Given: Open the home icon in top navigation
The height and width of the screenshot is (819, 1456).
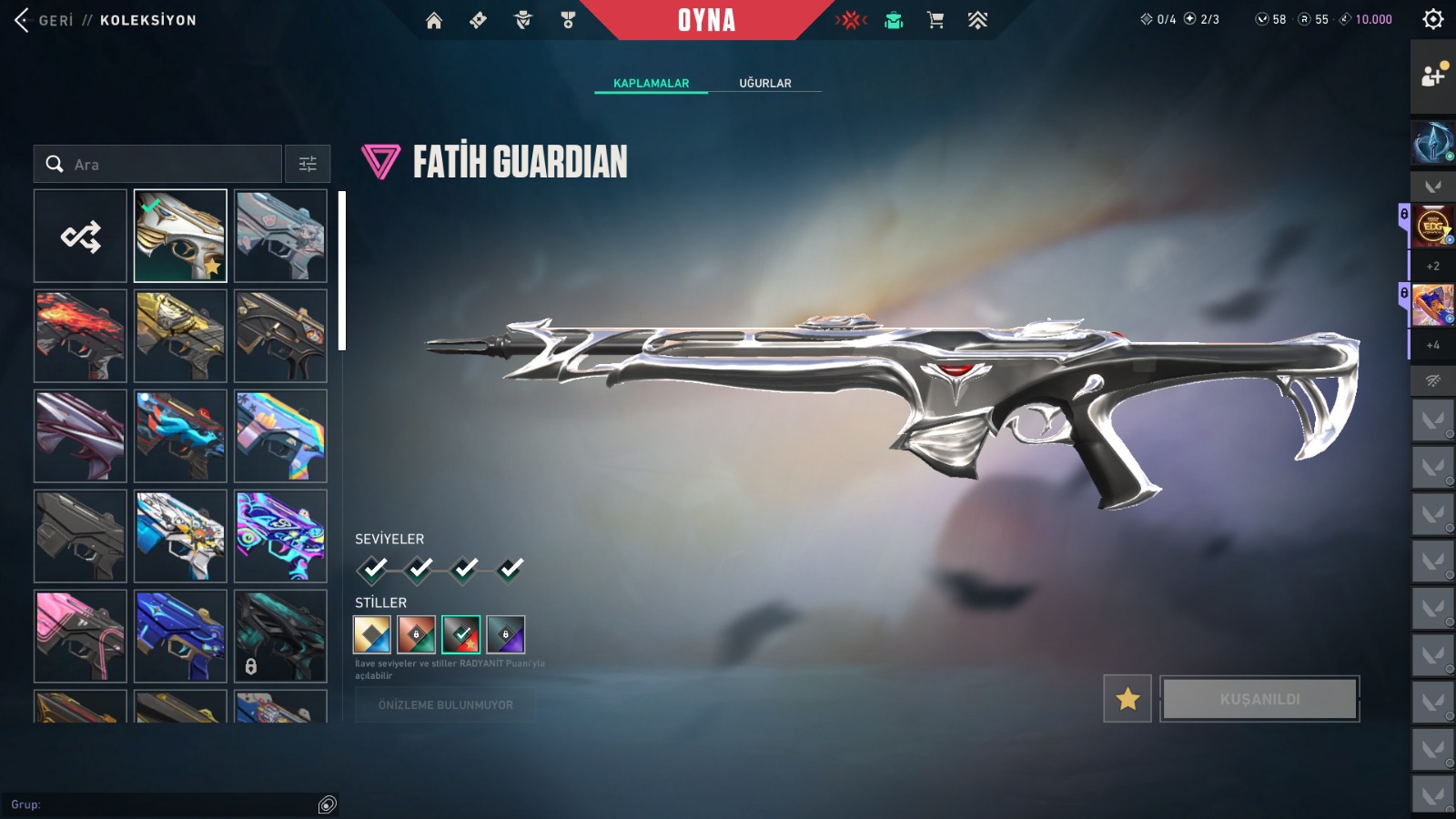Looking at the screenshot, I should point(434,20).
